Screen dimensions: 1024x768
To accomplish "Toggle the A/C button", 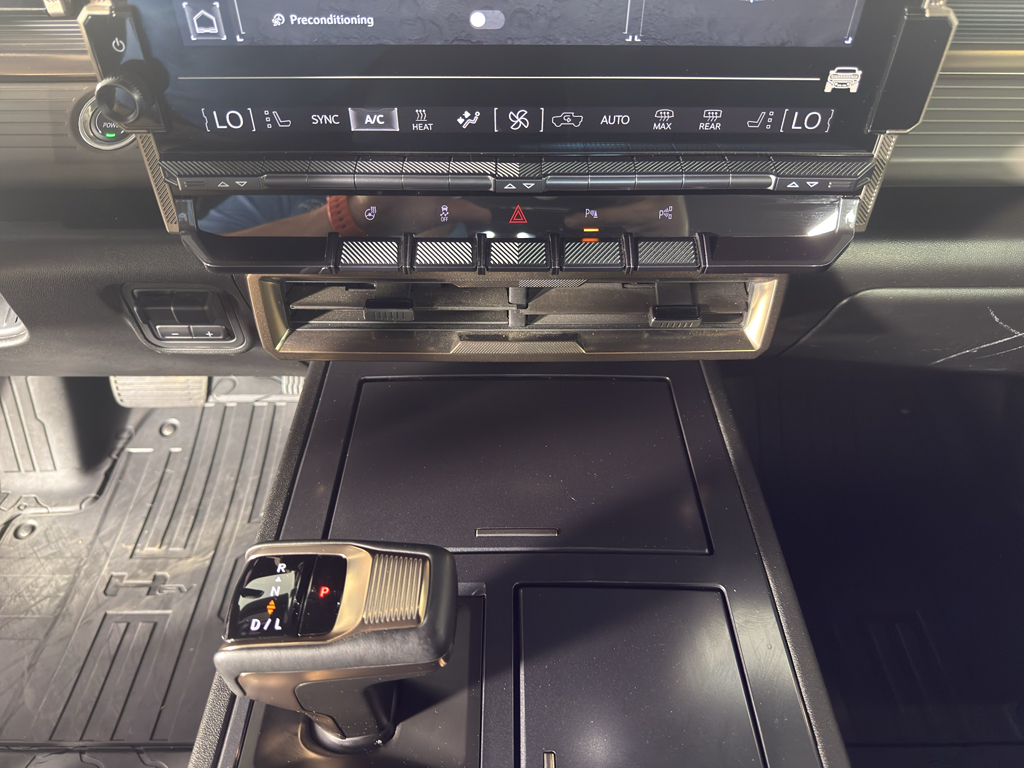I will point(374,120).
